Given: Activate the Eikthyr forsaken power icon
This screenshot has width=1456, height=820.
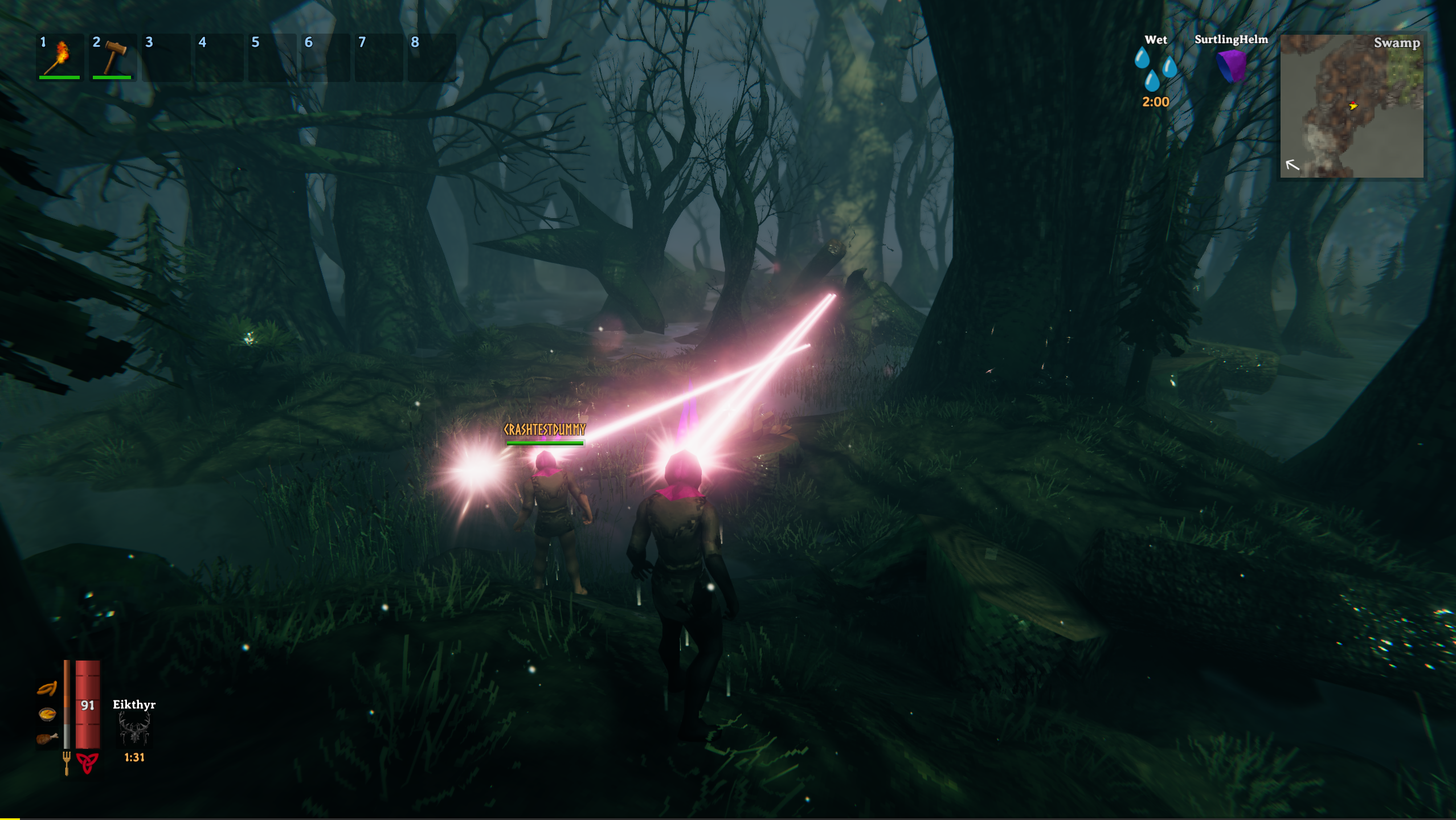Looking at the screenshot, I should coord(134,729).
